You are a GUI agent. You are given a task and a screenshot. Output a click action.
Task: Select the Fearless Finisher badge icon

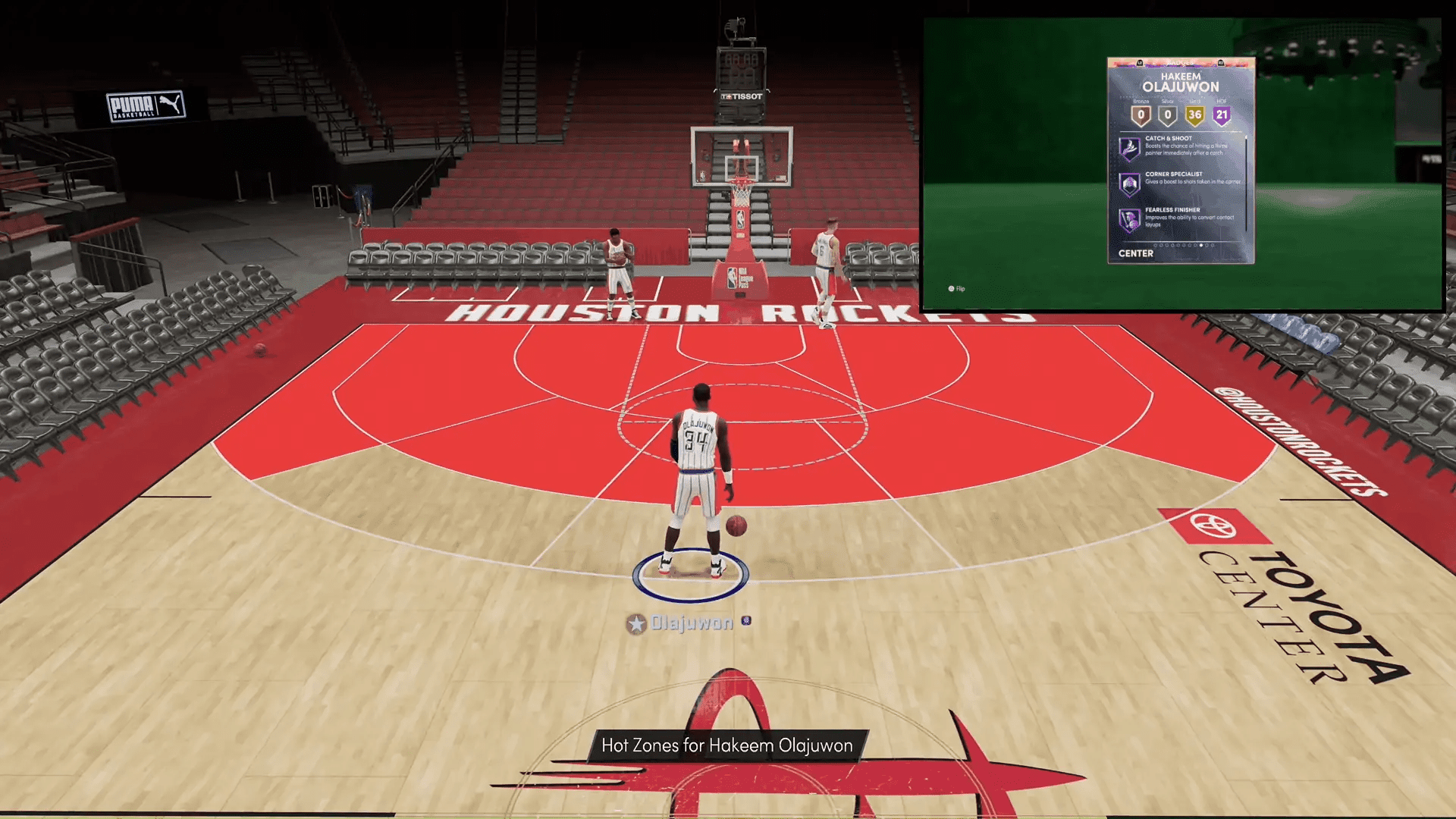[x=1130, y=220]
